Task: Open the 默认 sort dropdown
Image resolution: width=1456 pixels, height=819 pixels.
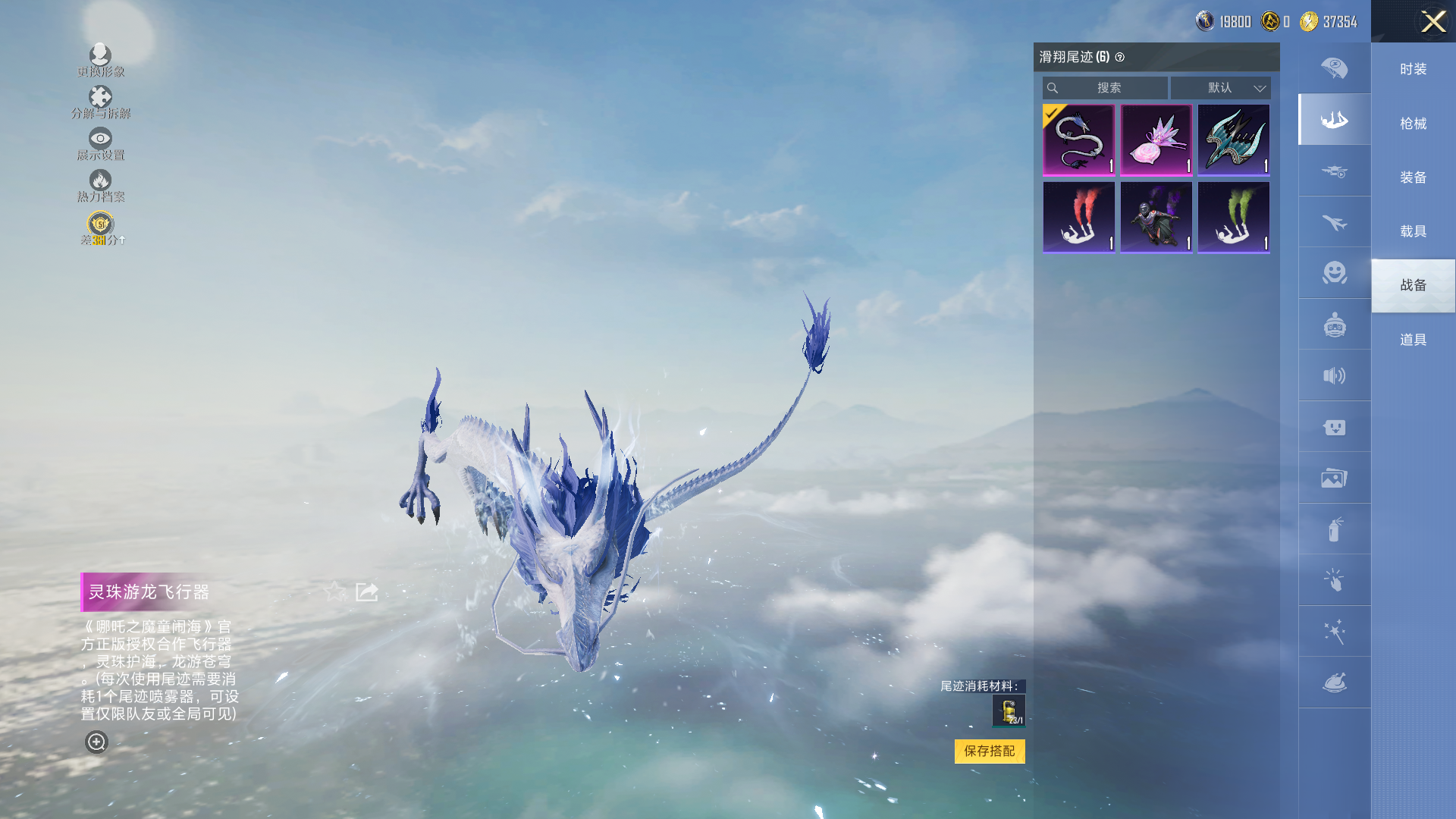Action: coord(1220,88)
